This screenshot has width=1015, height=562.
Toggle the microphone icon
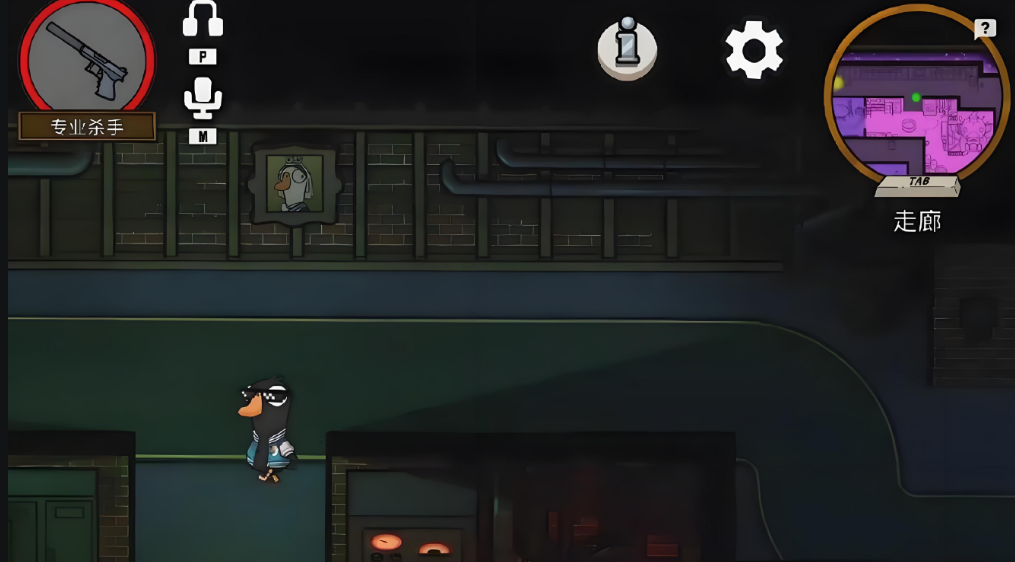click(202, 97)
